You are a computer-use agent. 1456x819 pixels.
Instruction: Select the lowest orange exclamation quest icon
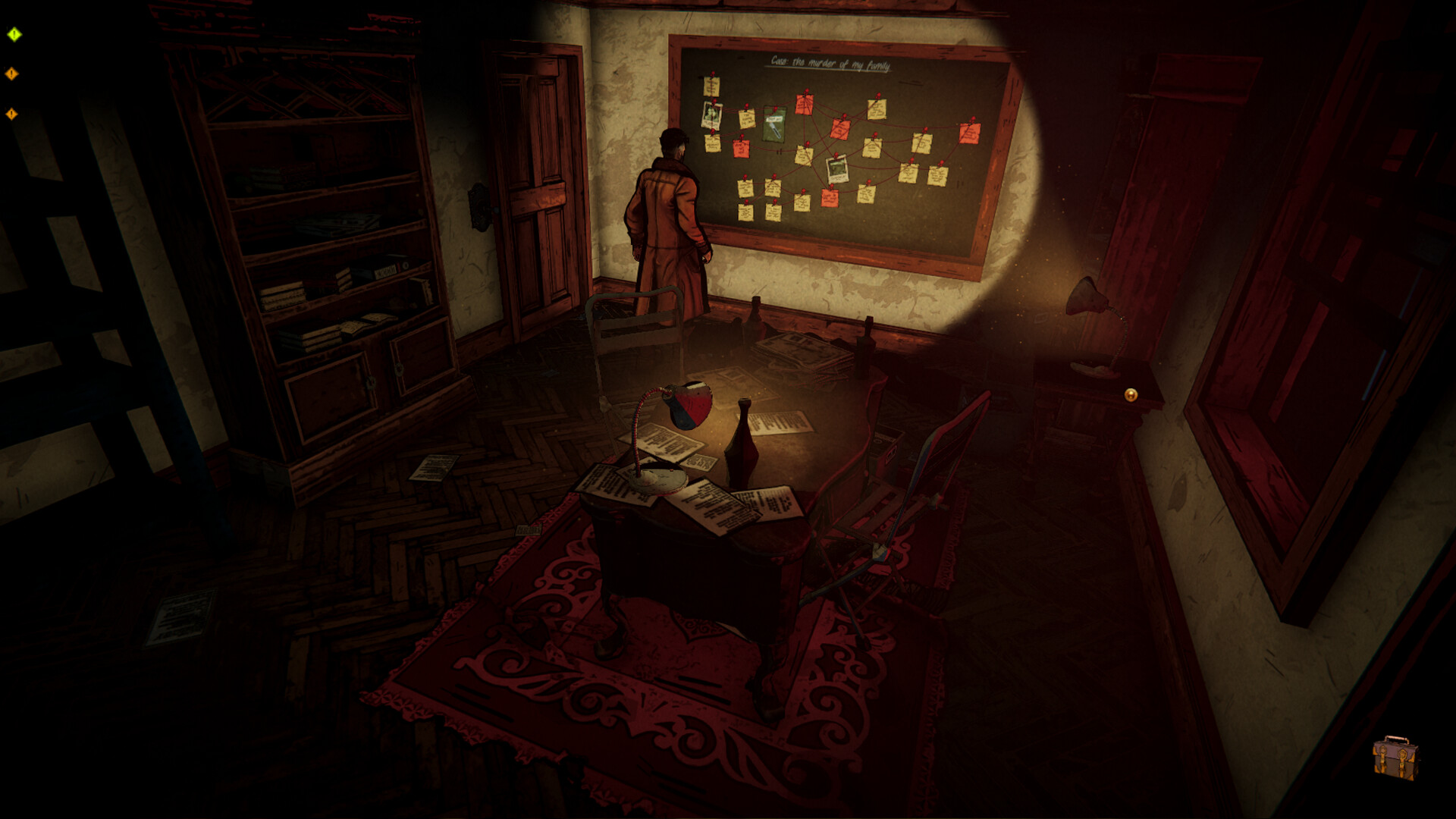11,114
